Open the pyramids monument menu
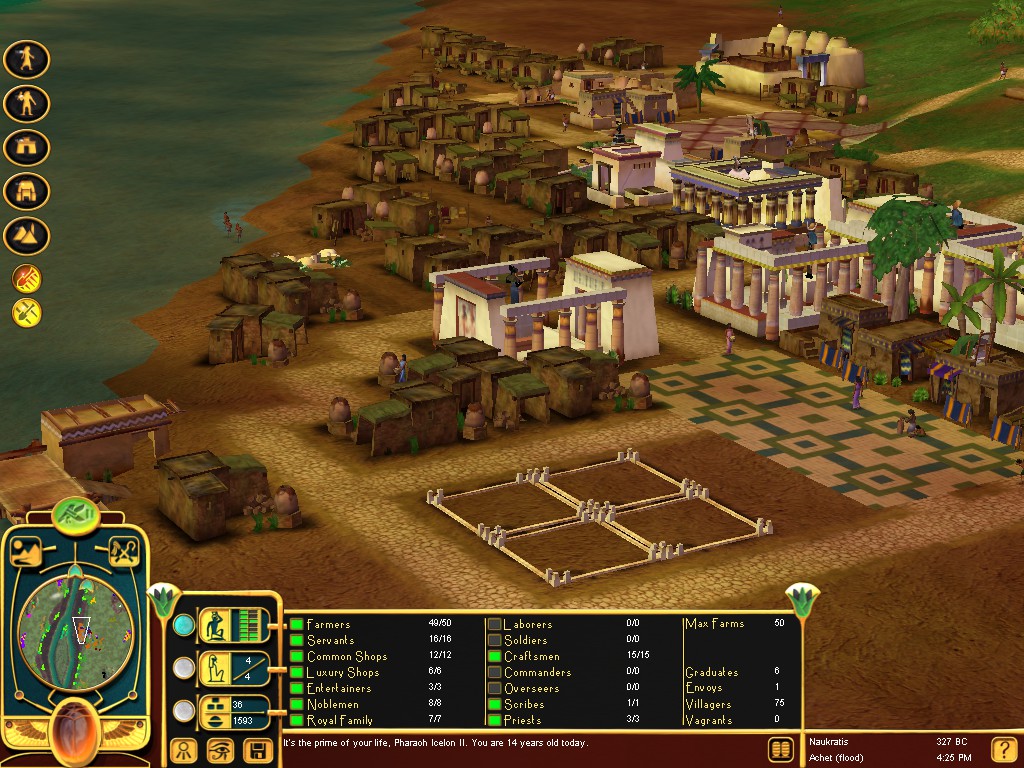This screenshot has width=1024, height=768. (x=27, y=235)
